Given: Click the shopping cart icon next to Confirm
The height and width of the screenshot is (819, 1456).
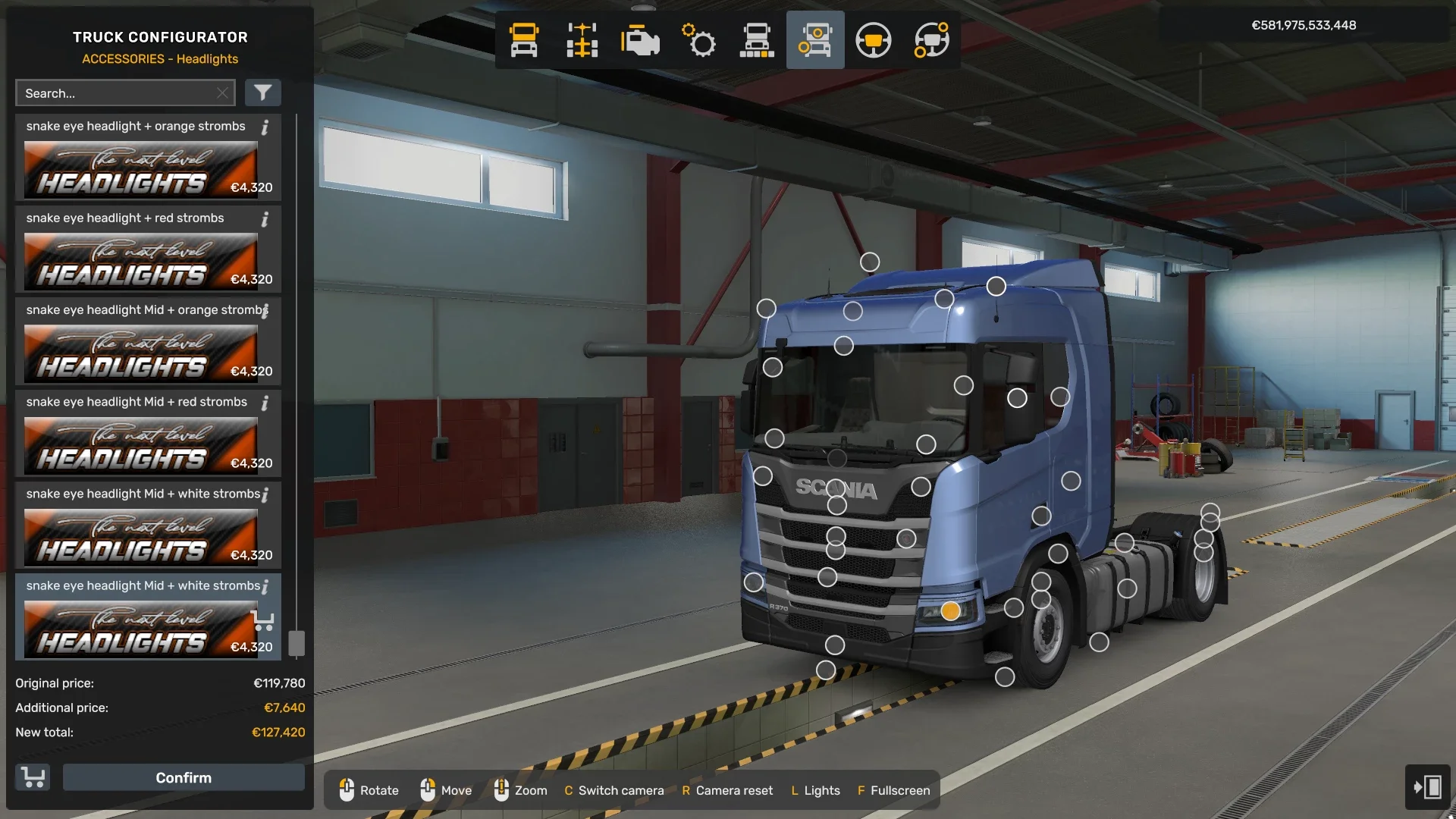Looking at the screenshot, I should point(32,777).
